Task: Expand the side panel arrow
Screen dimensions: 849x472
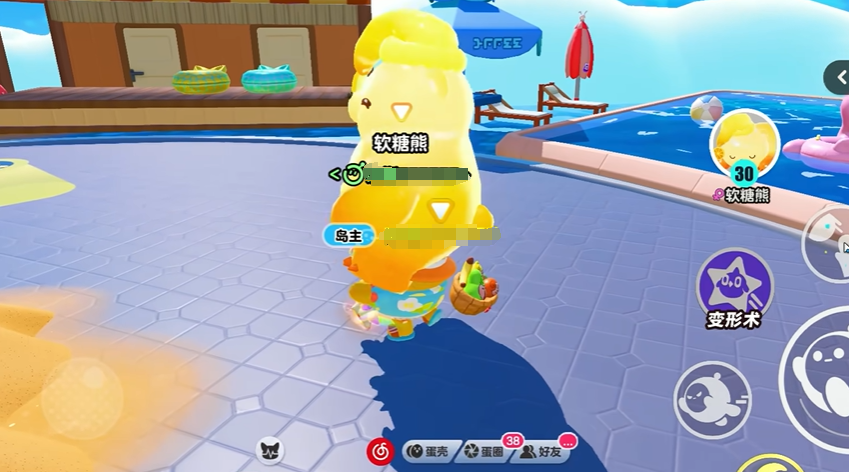Action: coord(837,77)
